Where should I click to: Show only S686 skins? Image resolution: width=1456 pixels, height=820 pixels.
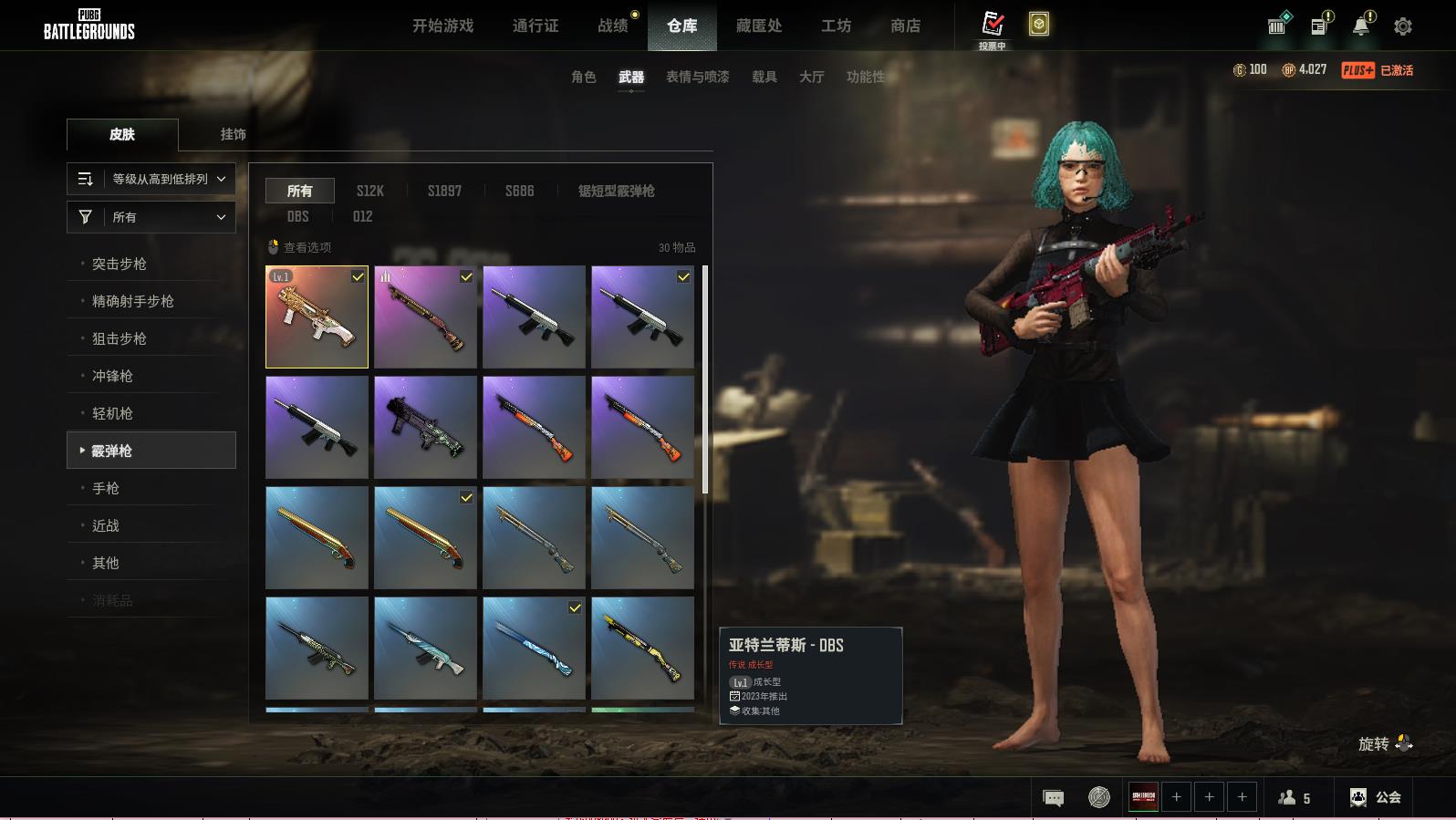coord(519,191)
